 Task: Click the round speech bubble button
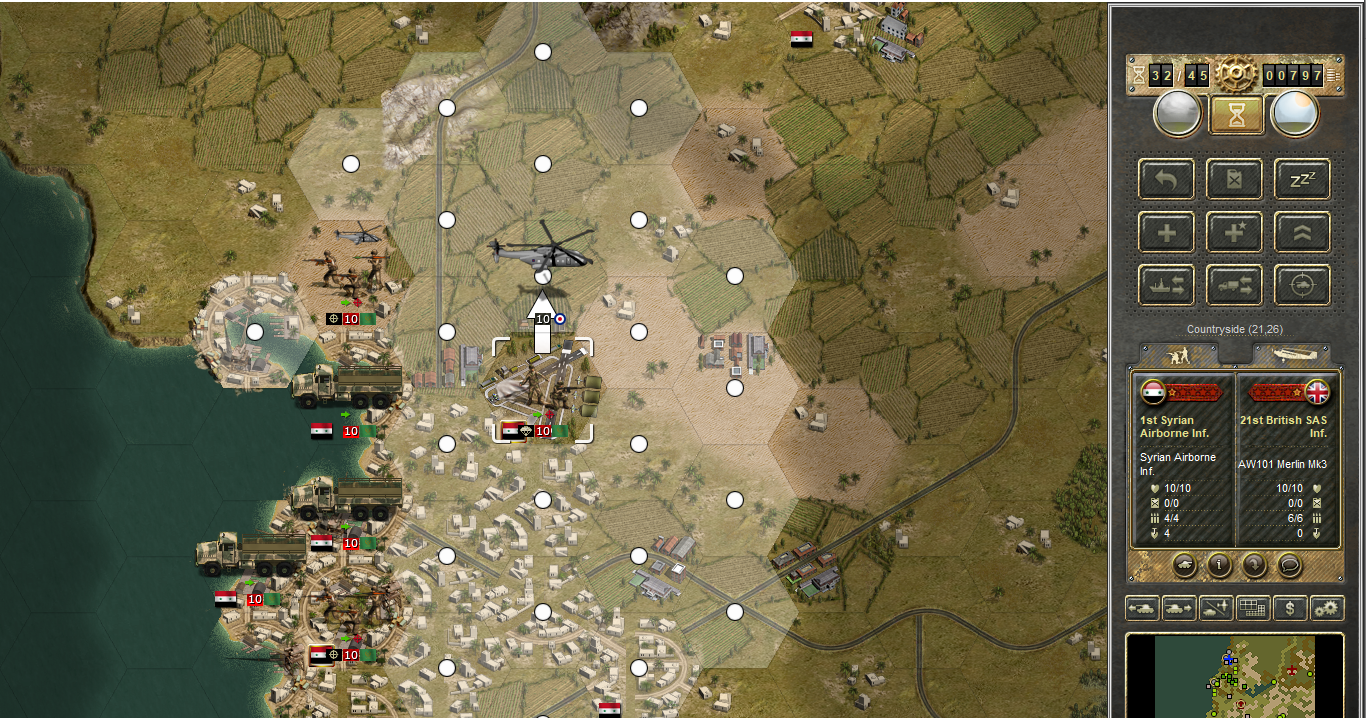coord(1291,565)
